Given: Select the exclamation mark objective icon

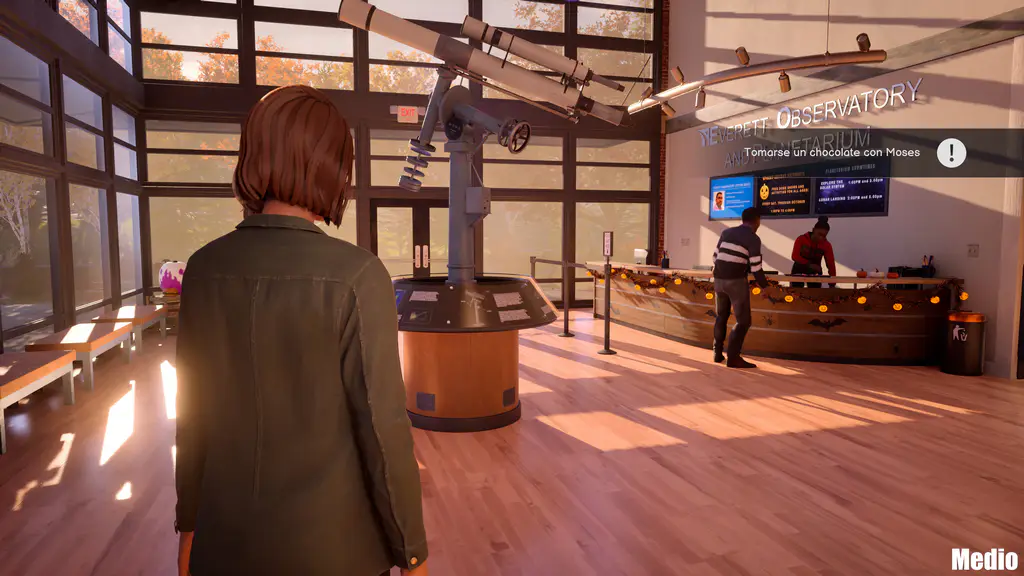Looking at the screenshot, I should (x=951, y=153).
